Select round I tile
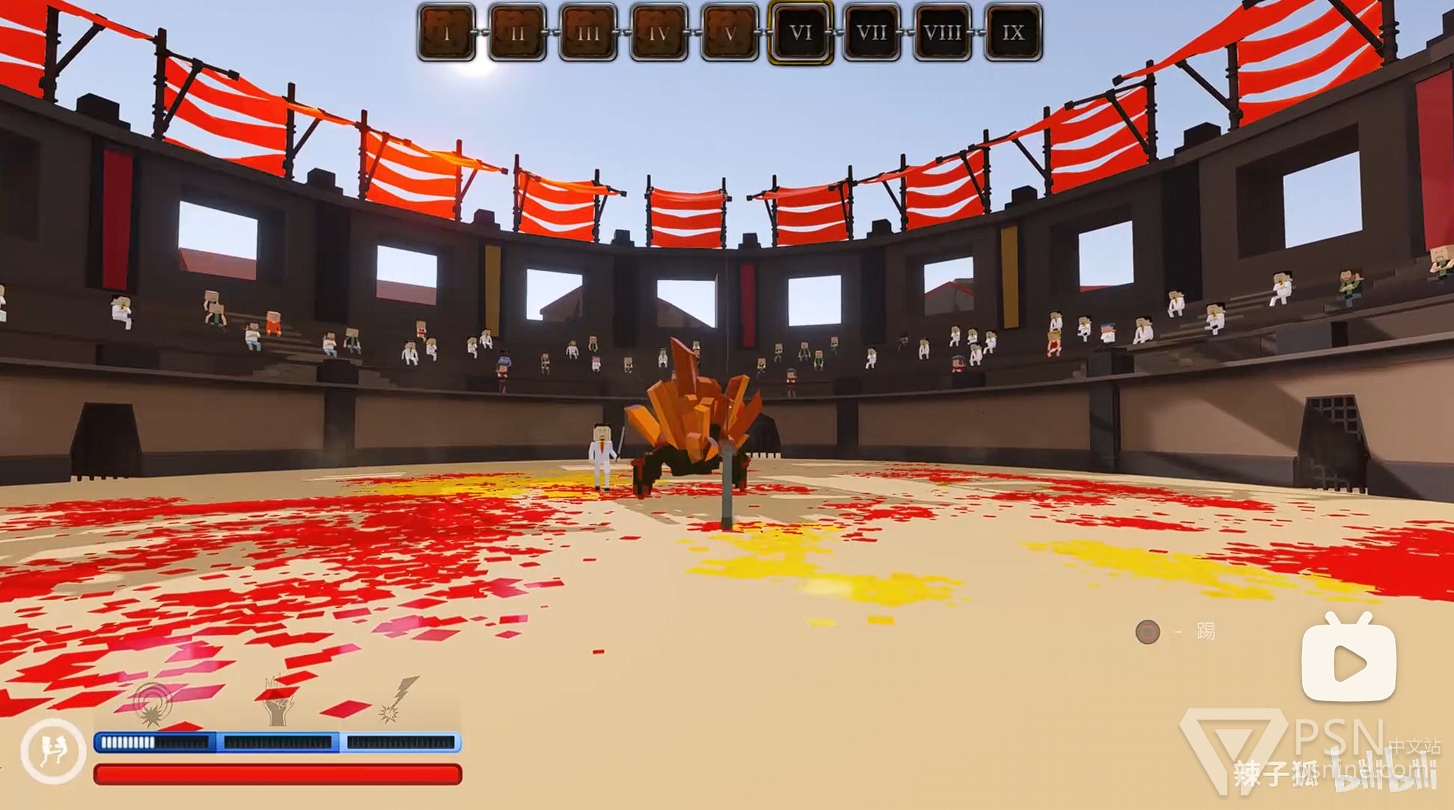Image resolution: width=1454 pixels, height=810 pixels. click(x=446, y=32)
